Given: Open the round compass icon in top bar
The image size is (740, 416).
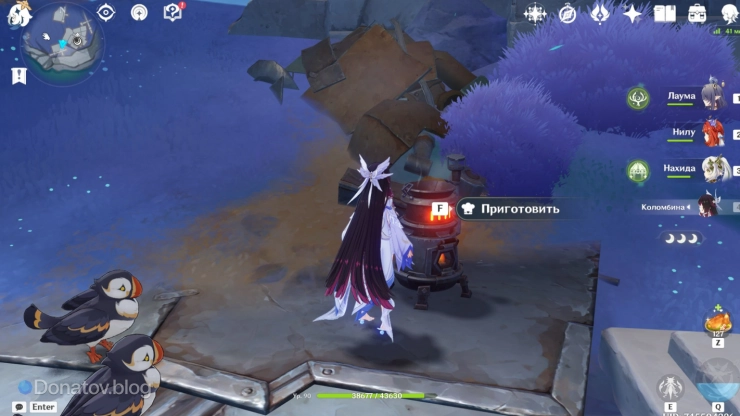Looking at the screenshot, I should (x=568, y=13).
